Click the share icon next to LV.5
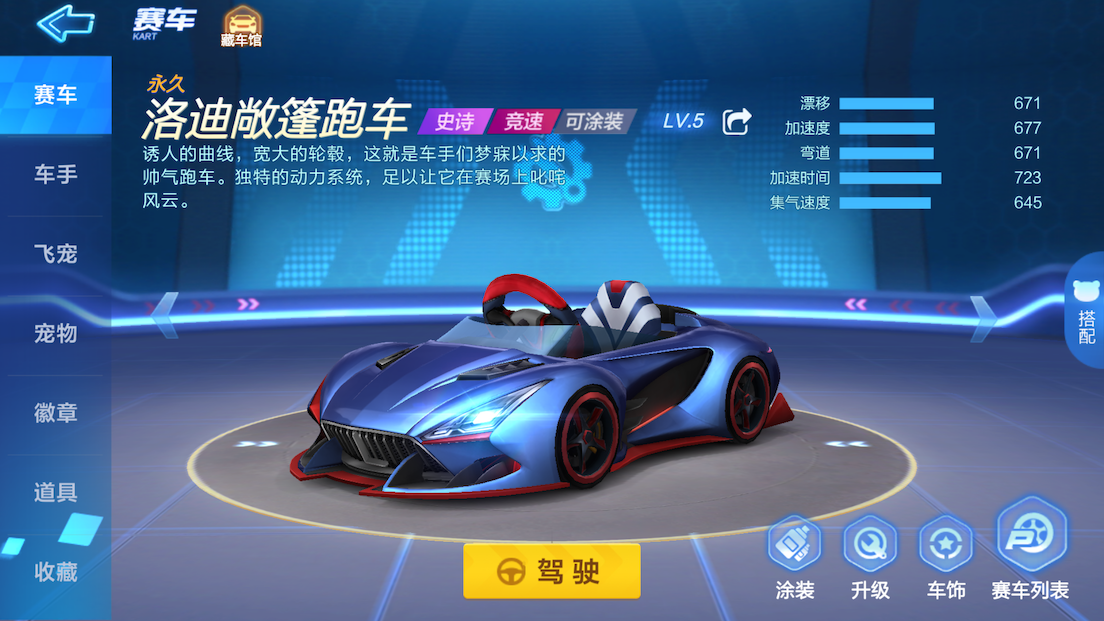 click(x=737, y=122)
